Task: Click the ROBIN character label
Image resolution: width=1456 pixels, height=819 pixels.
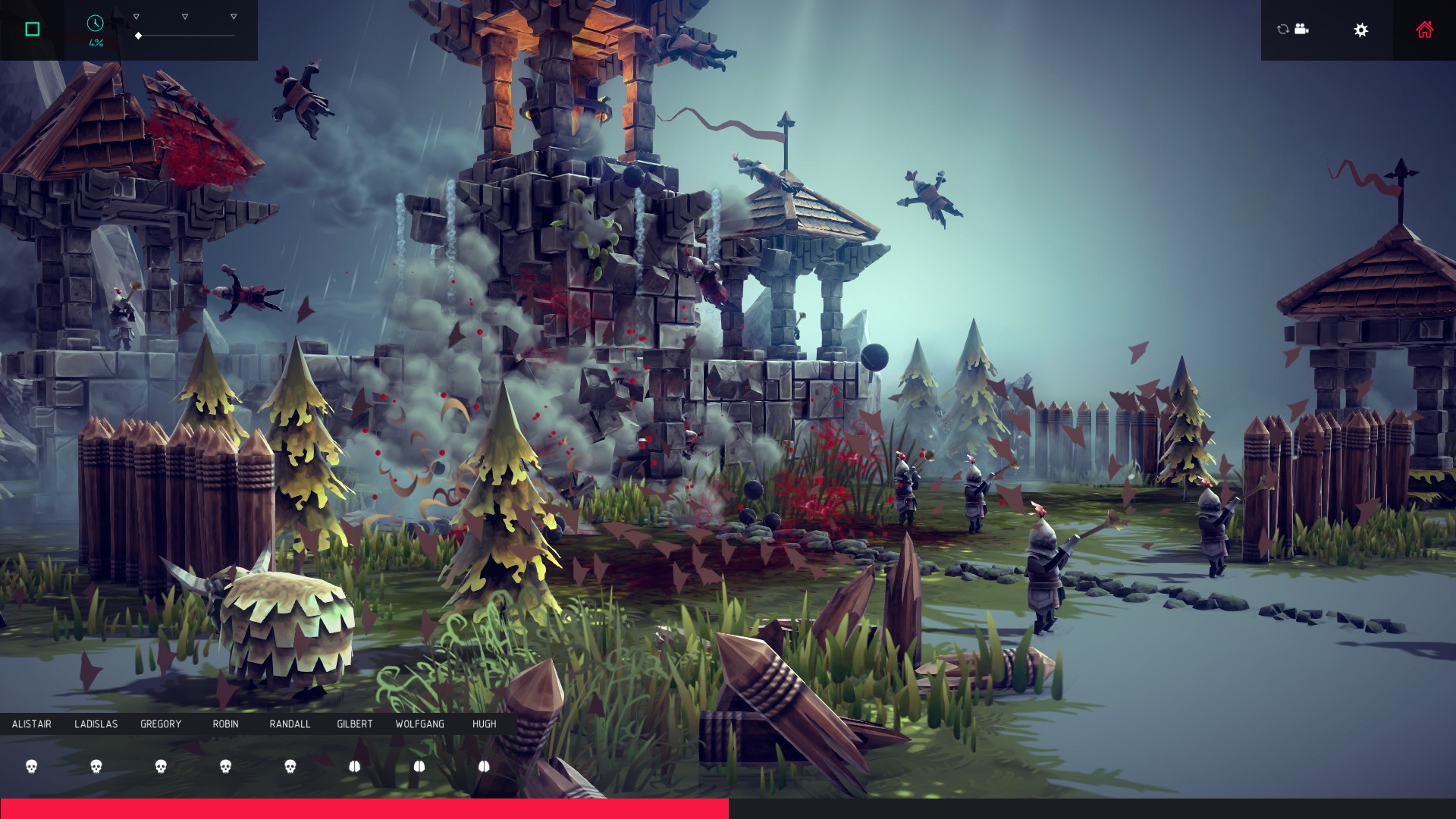Action: click(x=225, y=724)
